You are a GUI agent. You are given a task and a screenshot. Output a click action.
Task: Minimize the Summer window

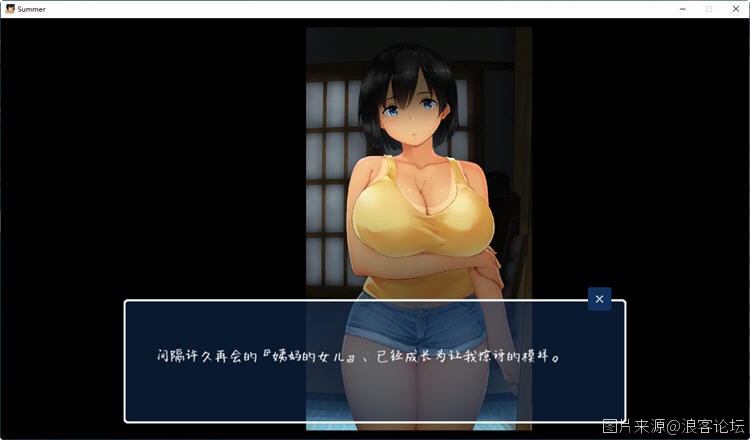click(x=681, y=8)
